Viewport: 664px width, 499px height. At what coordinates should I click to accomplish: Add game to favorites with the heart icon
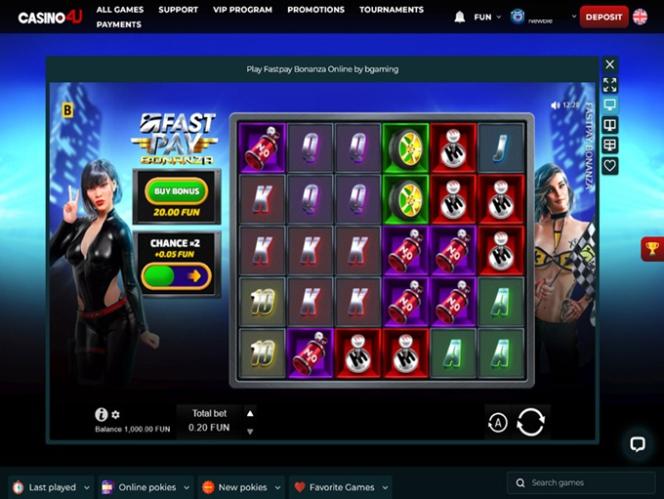coord(610,166)
